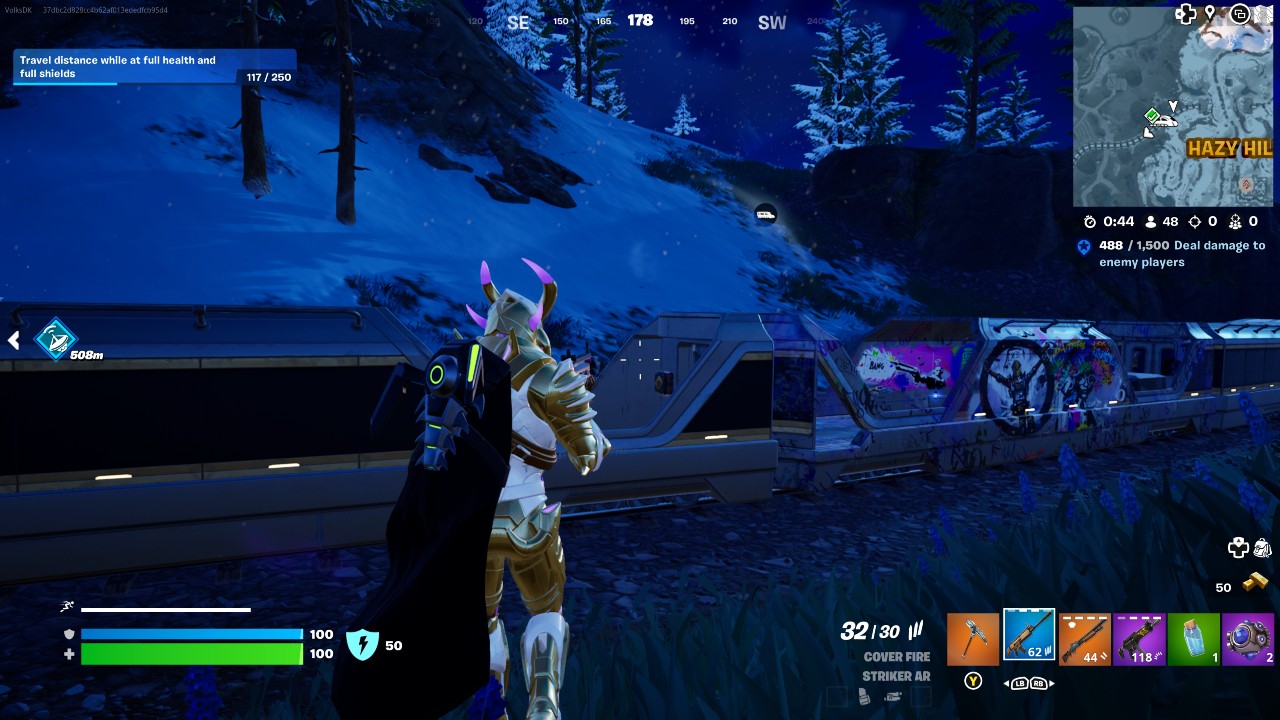Screen dimensions: 1280x720
Task: Open the backpack inventory icon
Action: (x=1261, y=547)
